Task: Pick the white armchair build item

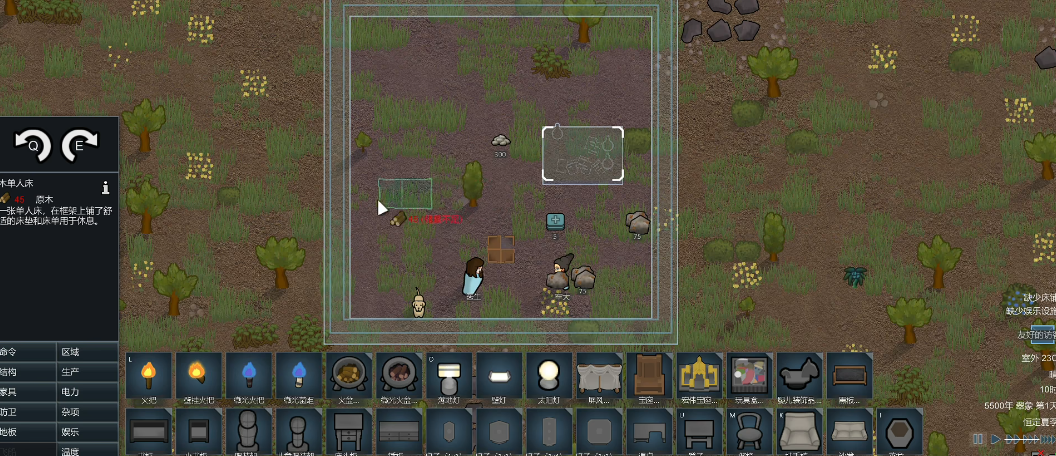Action: (798, 431)
